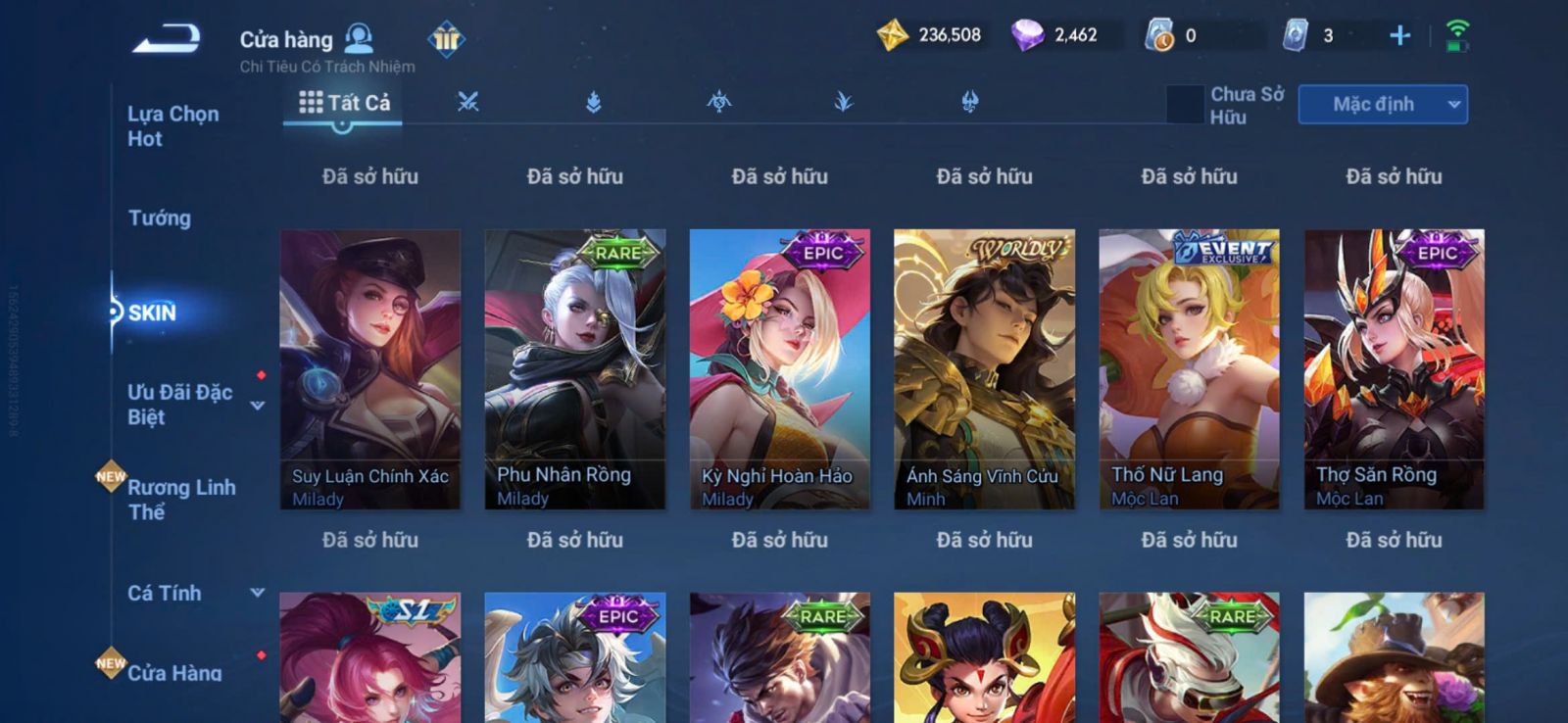Select the Thợ Săn Rồng skin card
This screenshot has width=1568, height=723.
click(x=1394, y=369)
